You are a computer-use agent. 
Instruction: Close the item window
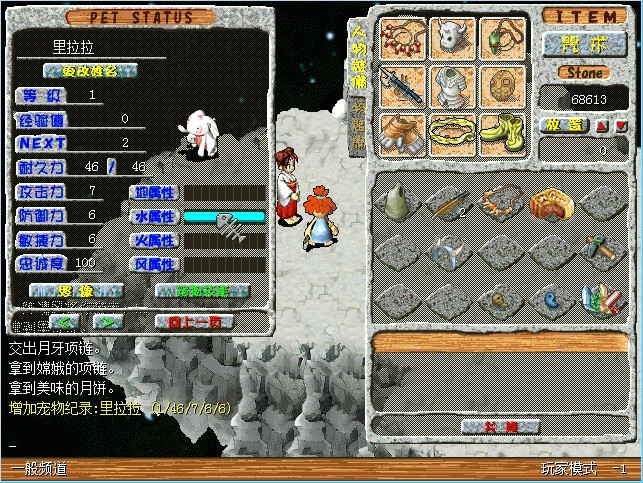502,427
